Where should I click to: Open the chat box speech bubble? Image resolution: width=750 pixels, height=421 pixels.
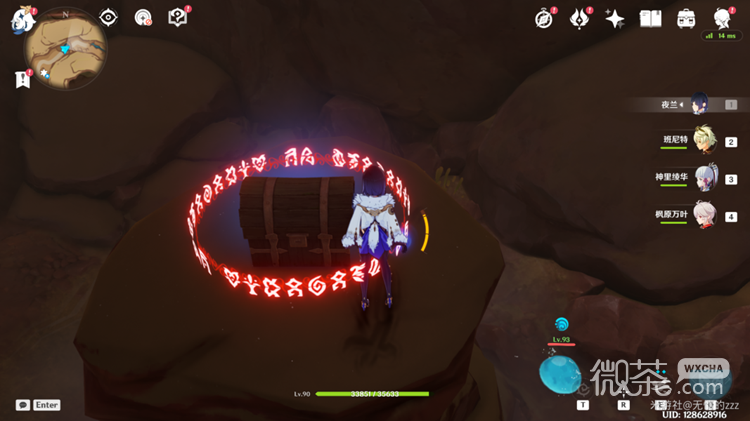(x=23, y=405)
